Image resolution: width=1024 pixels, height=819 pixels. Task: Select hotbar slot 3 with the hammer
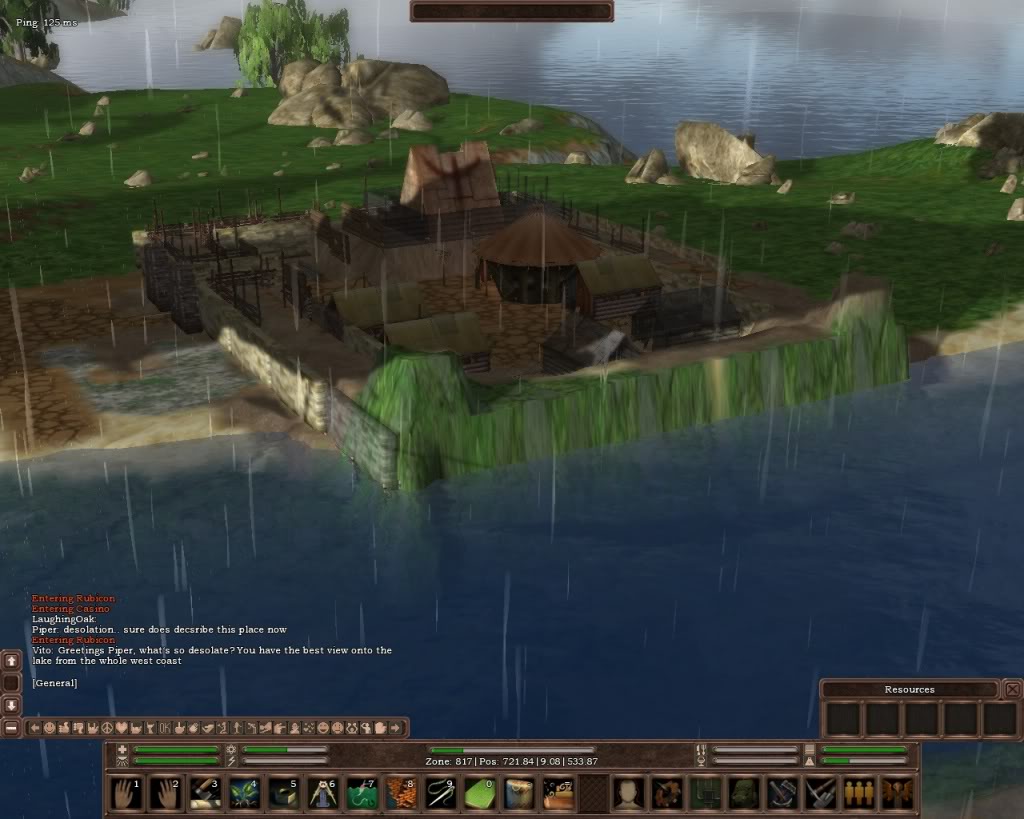[205, 794]
